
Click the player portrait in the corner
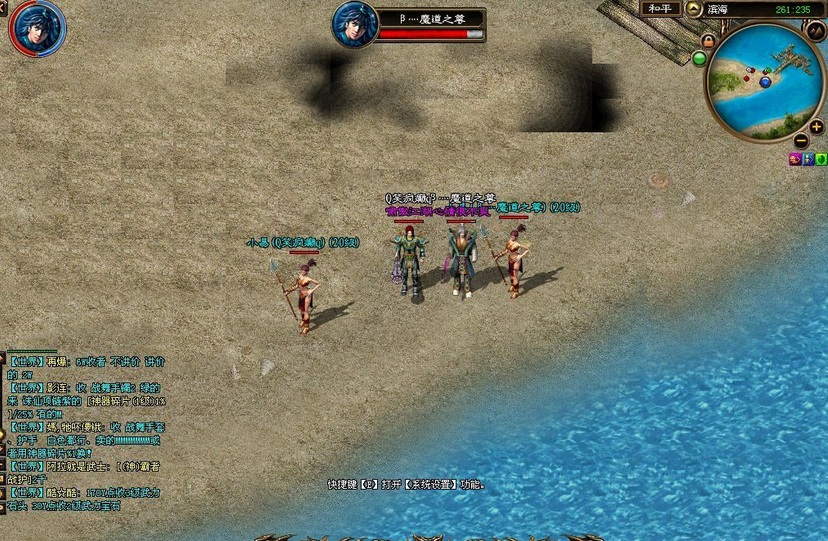coord(38,27)
